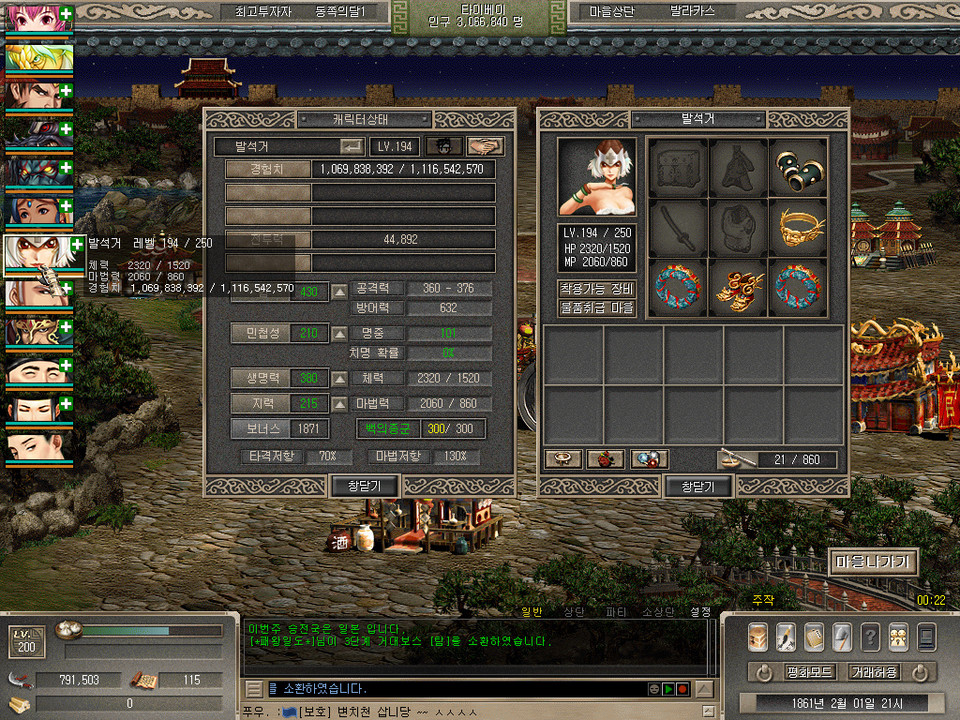This screenshot has width=960, height=720.
Task: Open the question mark help button
Action: click(x=870, y=636)
